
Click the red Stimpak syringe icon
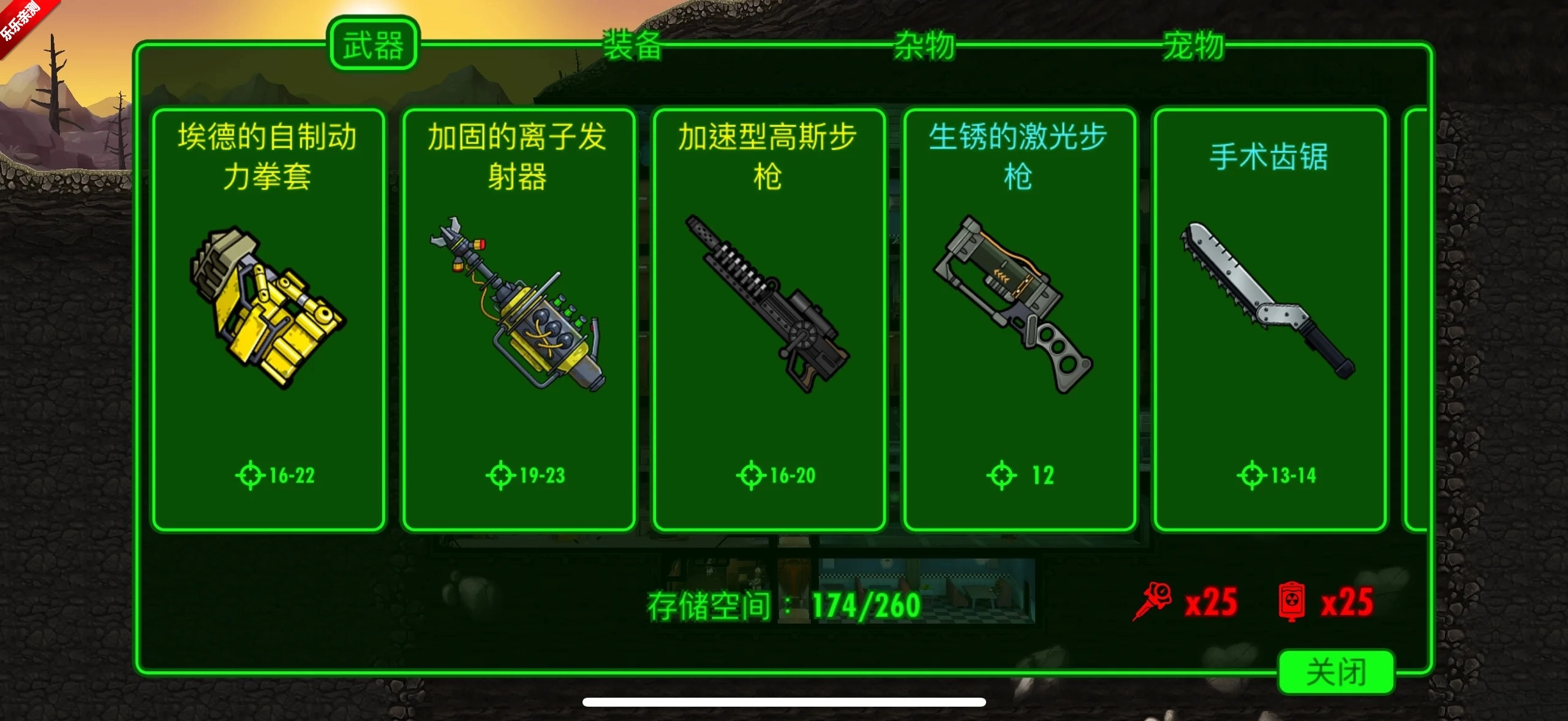1151,602
